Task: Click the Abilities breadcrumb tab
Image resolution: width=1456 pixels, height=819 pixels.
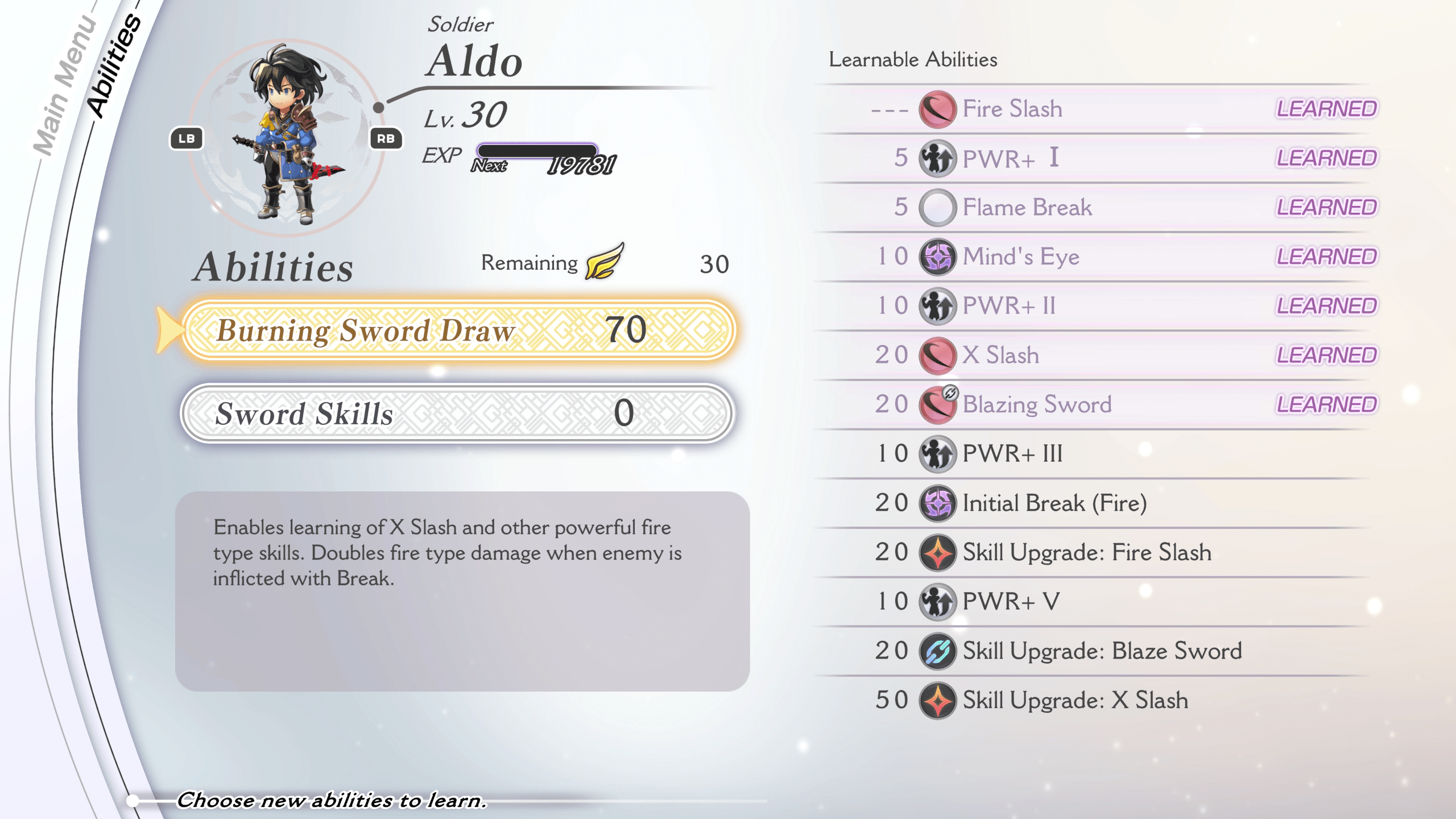Action: 114,65
